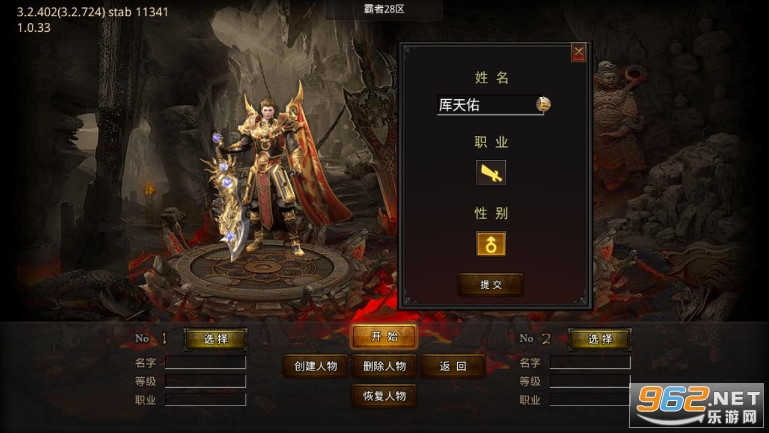The image size is (769, 433).
Task: Click the name input field
Action: pos(484,104)
